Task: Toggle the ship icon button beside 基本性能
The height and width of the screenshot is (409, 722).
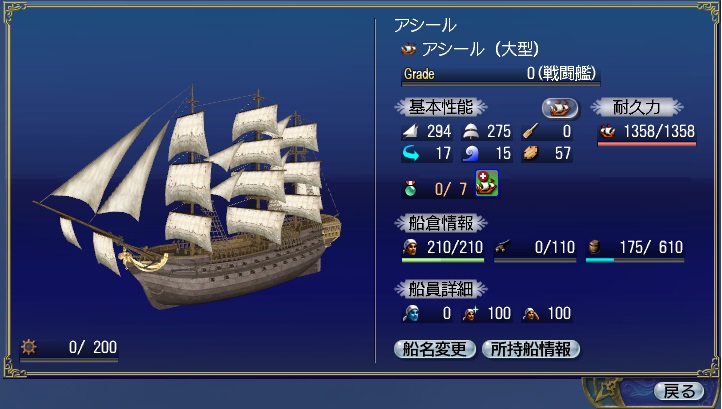Action: pos(559,107)
